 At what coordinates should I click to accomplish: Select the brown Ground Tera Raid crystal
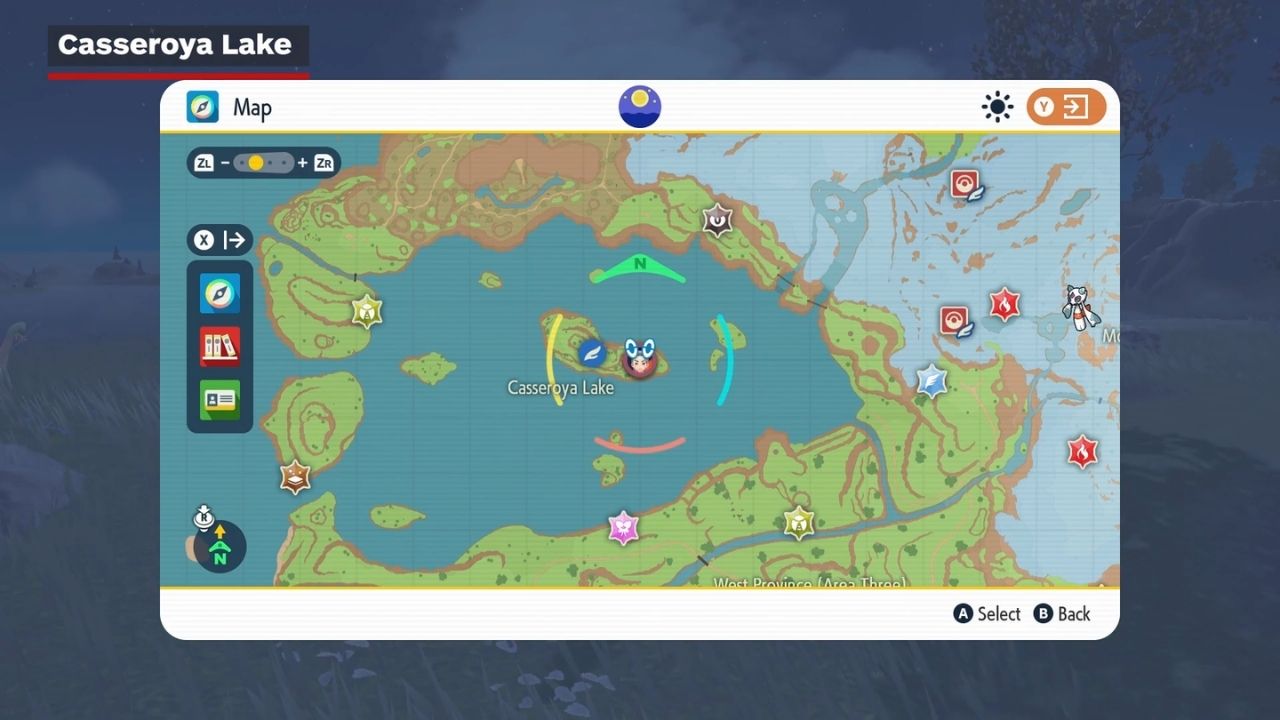pos(295,477)
